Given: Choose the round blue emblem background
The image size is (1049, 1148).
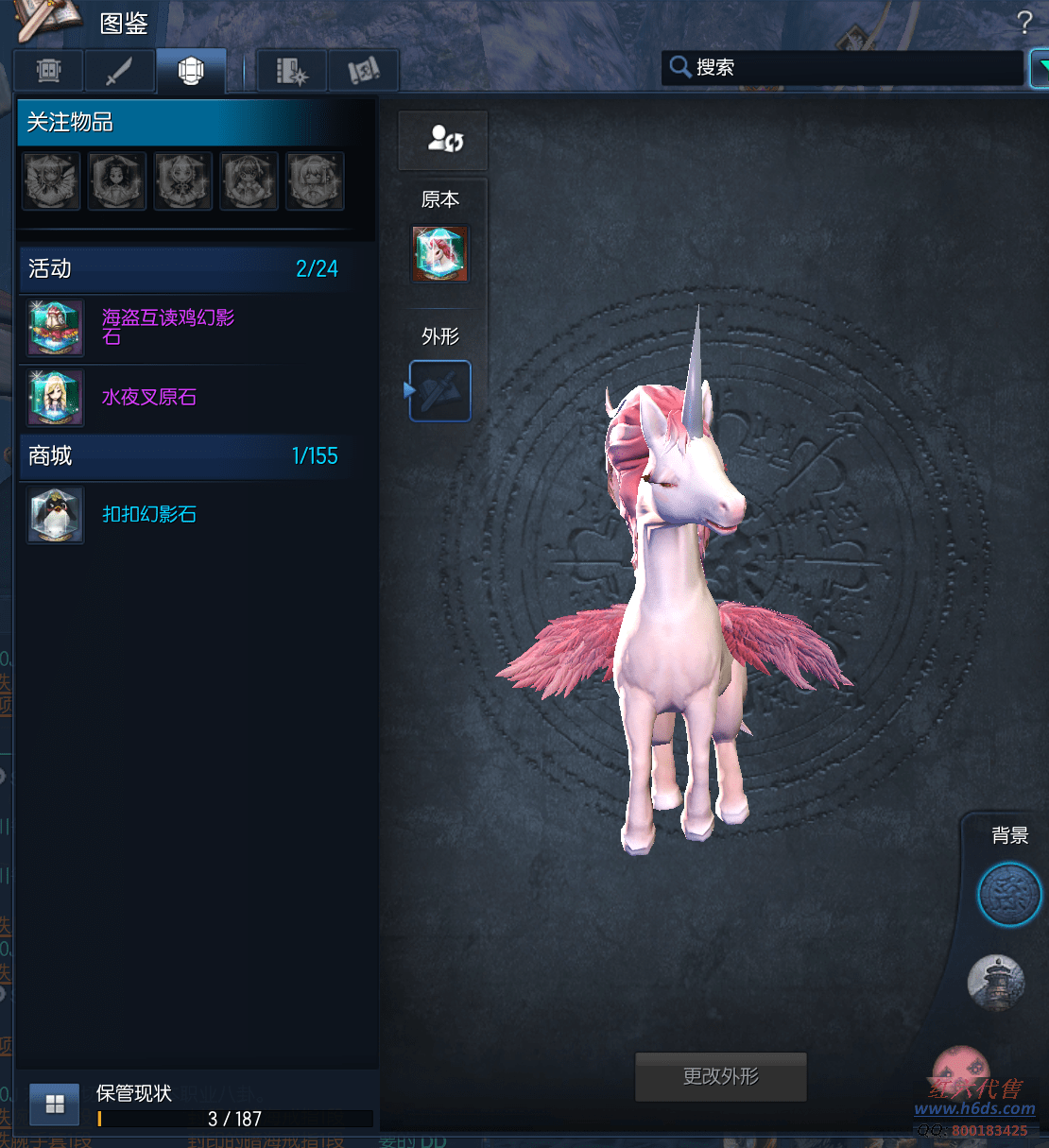Looking at the screenshot, I should [1008, 895].
